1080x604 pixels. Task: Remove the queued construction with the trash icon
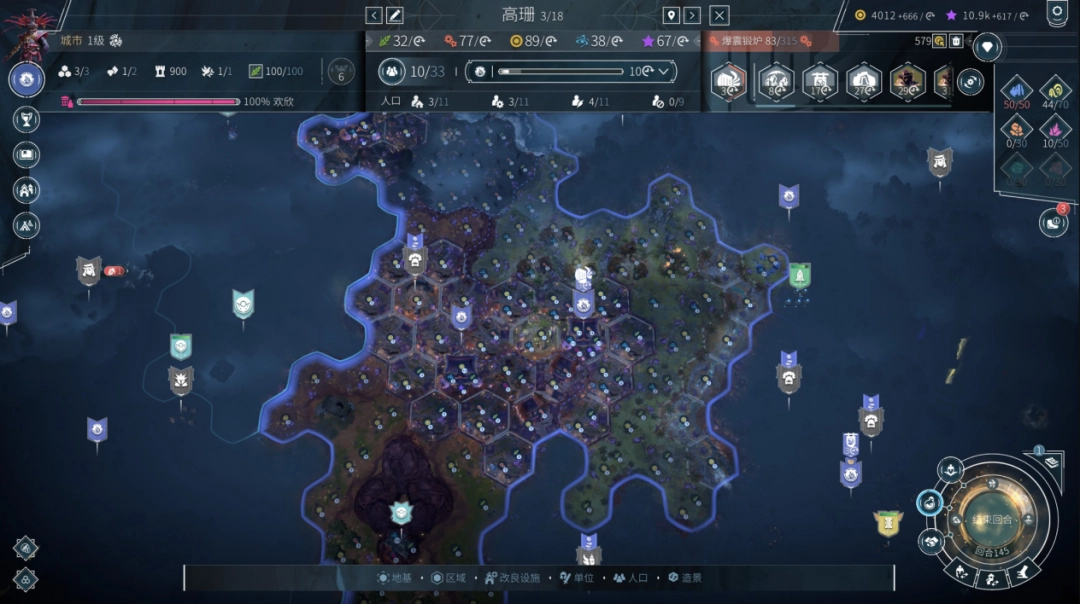click(956, 41)
